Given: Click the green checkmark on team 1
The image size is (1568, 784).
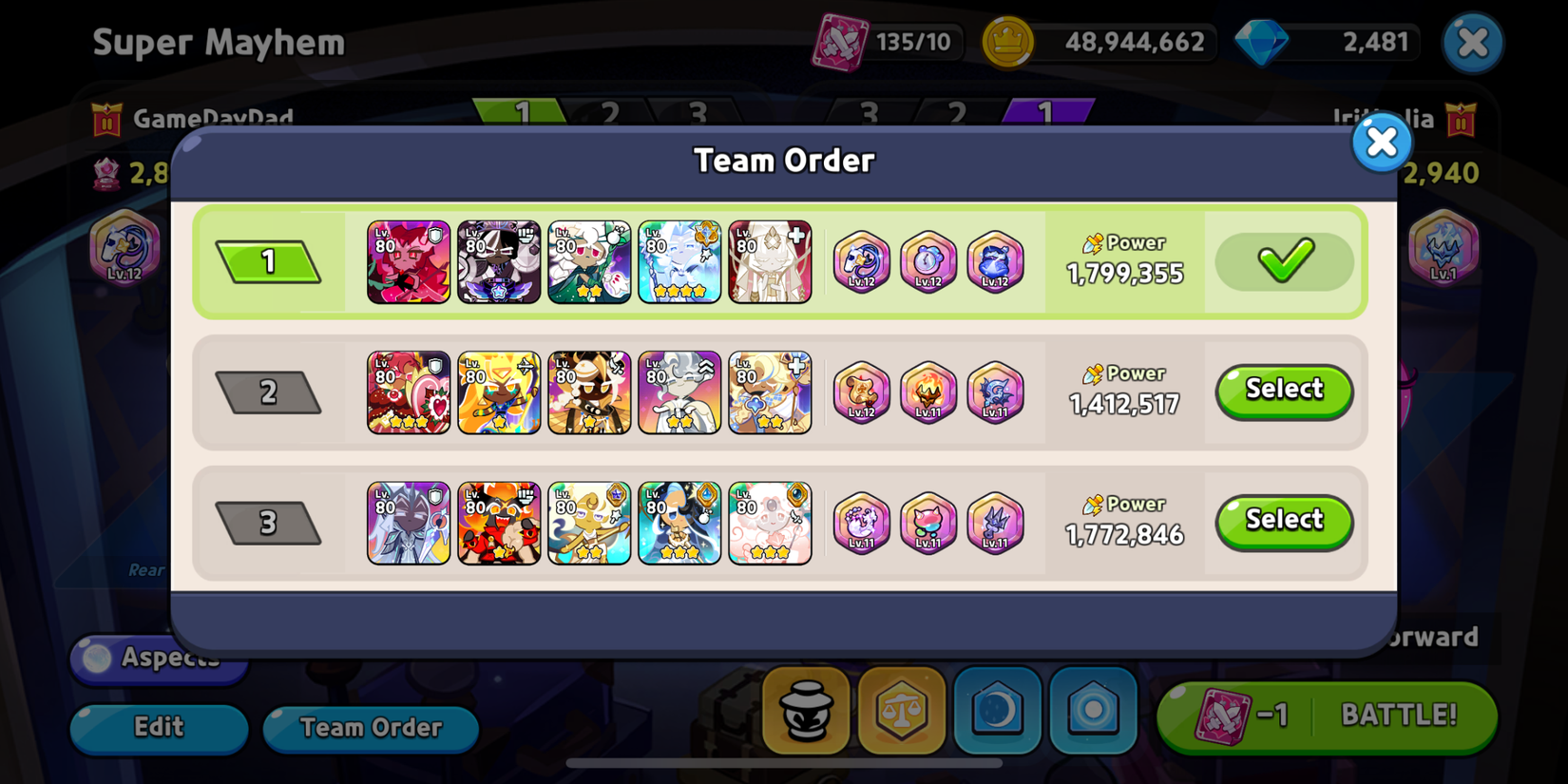Looking at the screenshot, I should [x=1283, y=261].
